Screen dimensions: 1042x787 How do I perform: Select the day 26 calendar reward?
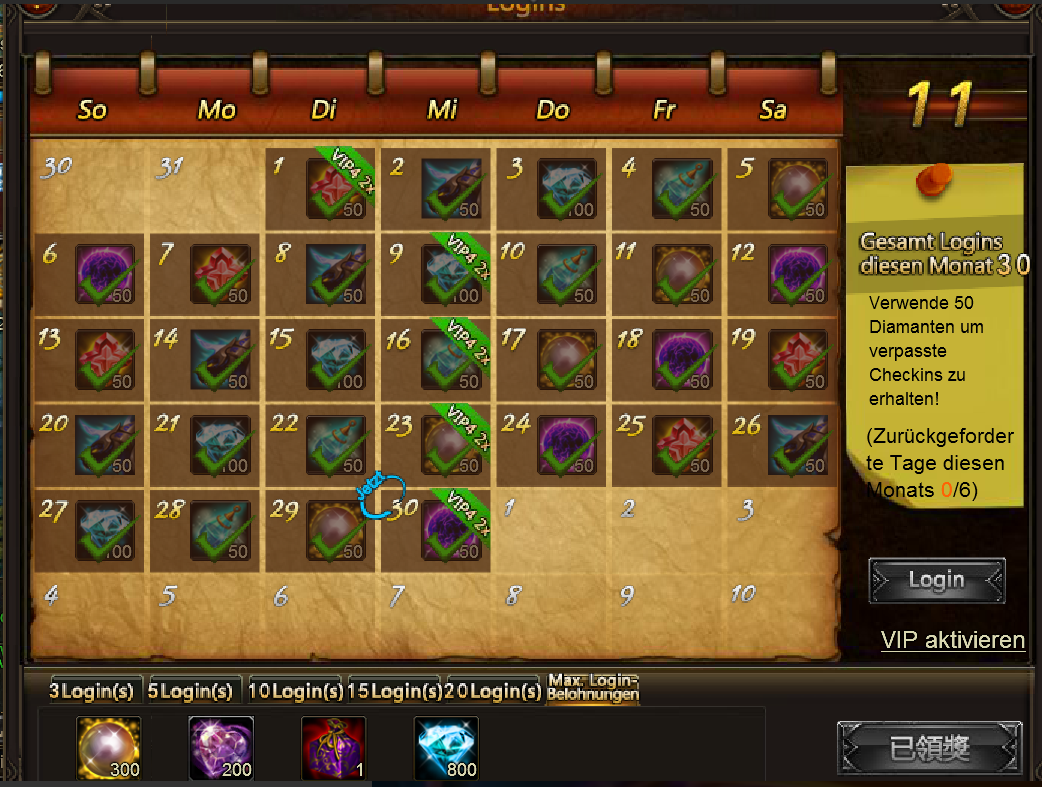[x=797, y=445]
